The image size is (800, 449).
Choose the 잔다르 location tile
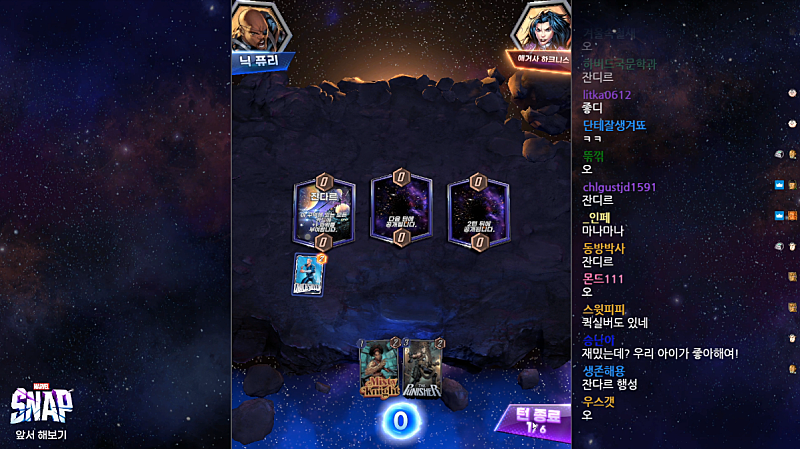tap(324, 211)
